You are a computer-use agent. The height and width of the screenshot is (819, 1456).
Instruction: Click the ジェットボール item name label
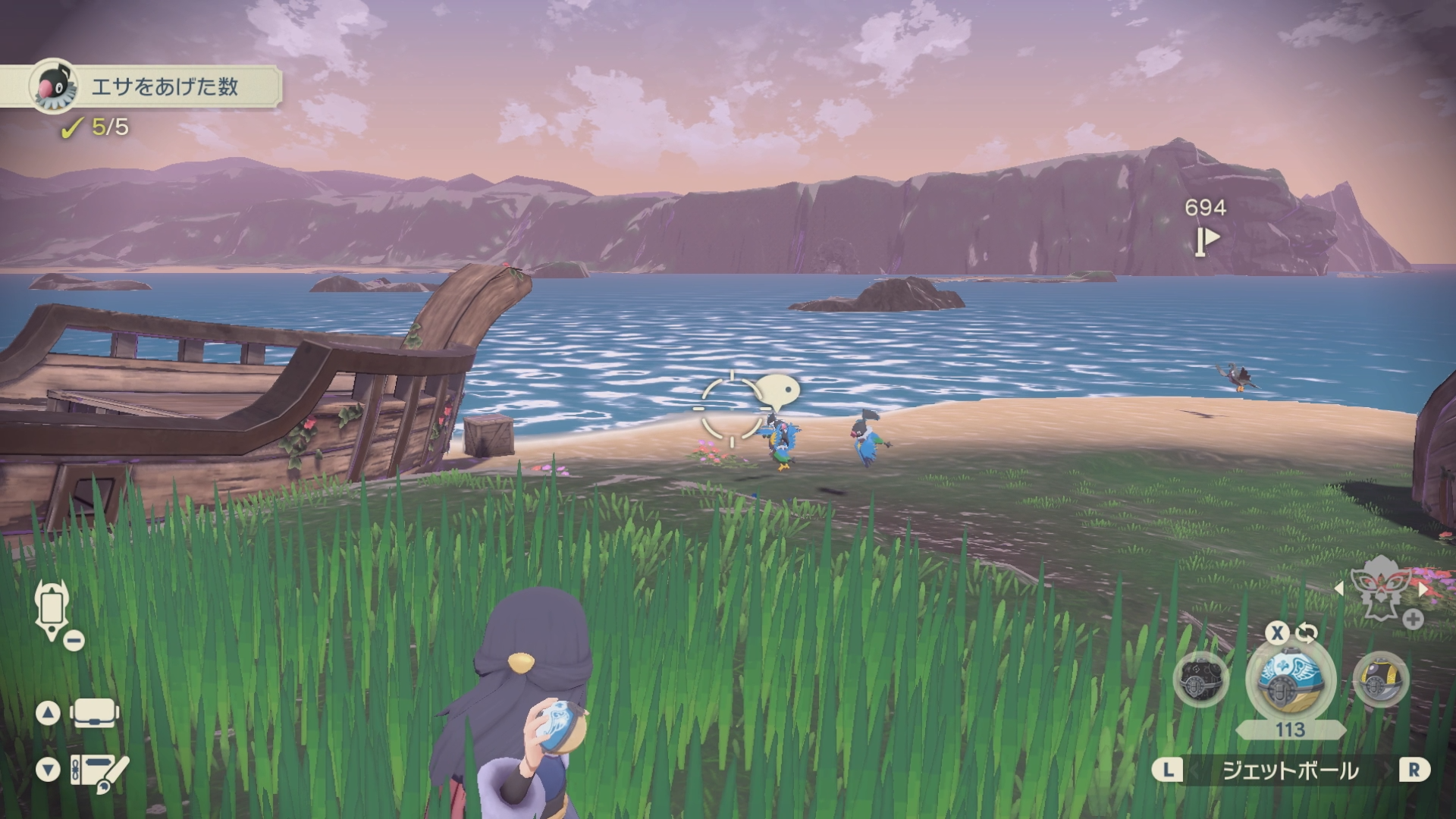click(1289, 770)
